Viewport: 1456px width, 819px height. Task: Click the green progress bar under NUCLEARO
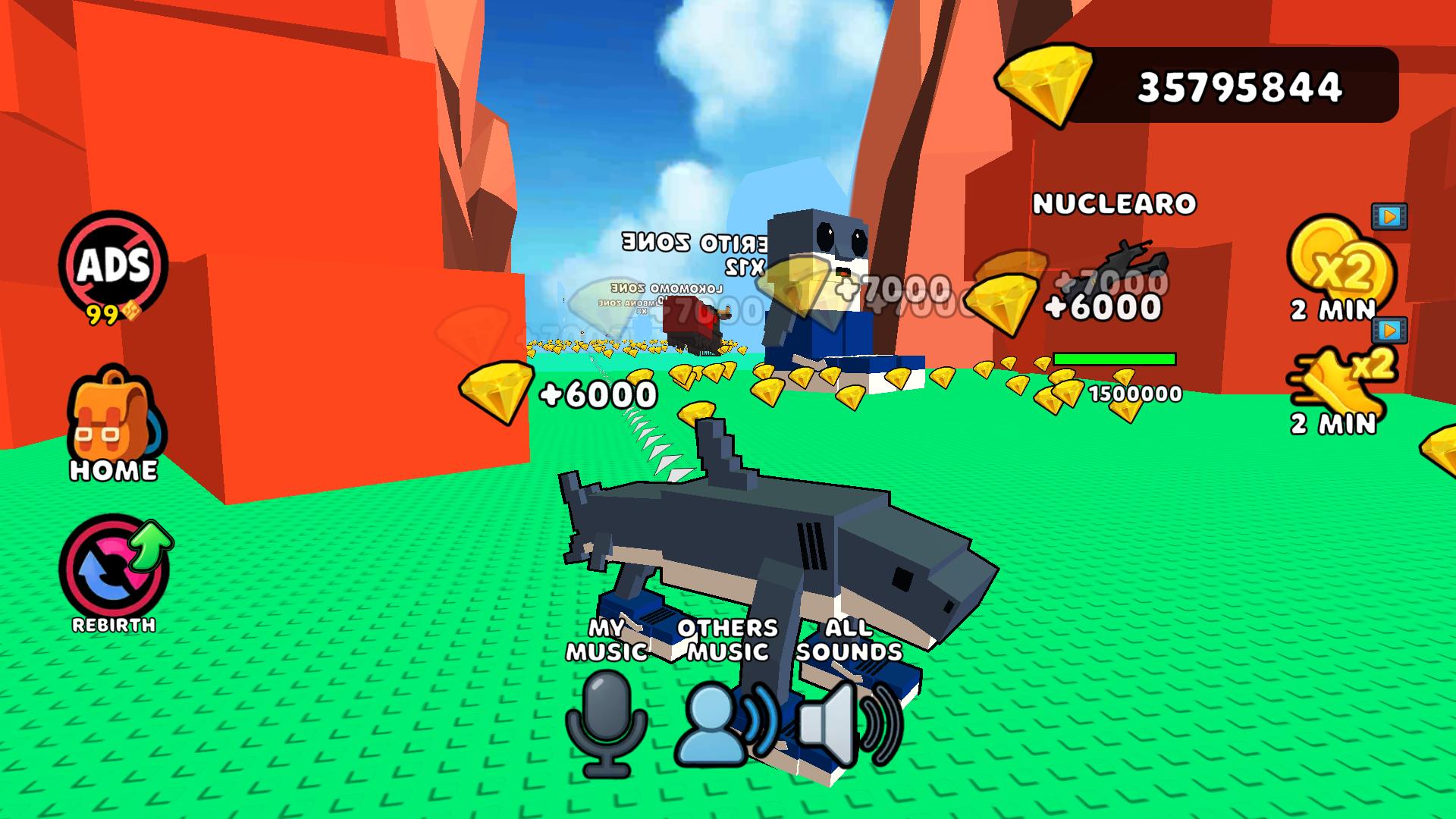[1116, 357]
